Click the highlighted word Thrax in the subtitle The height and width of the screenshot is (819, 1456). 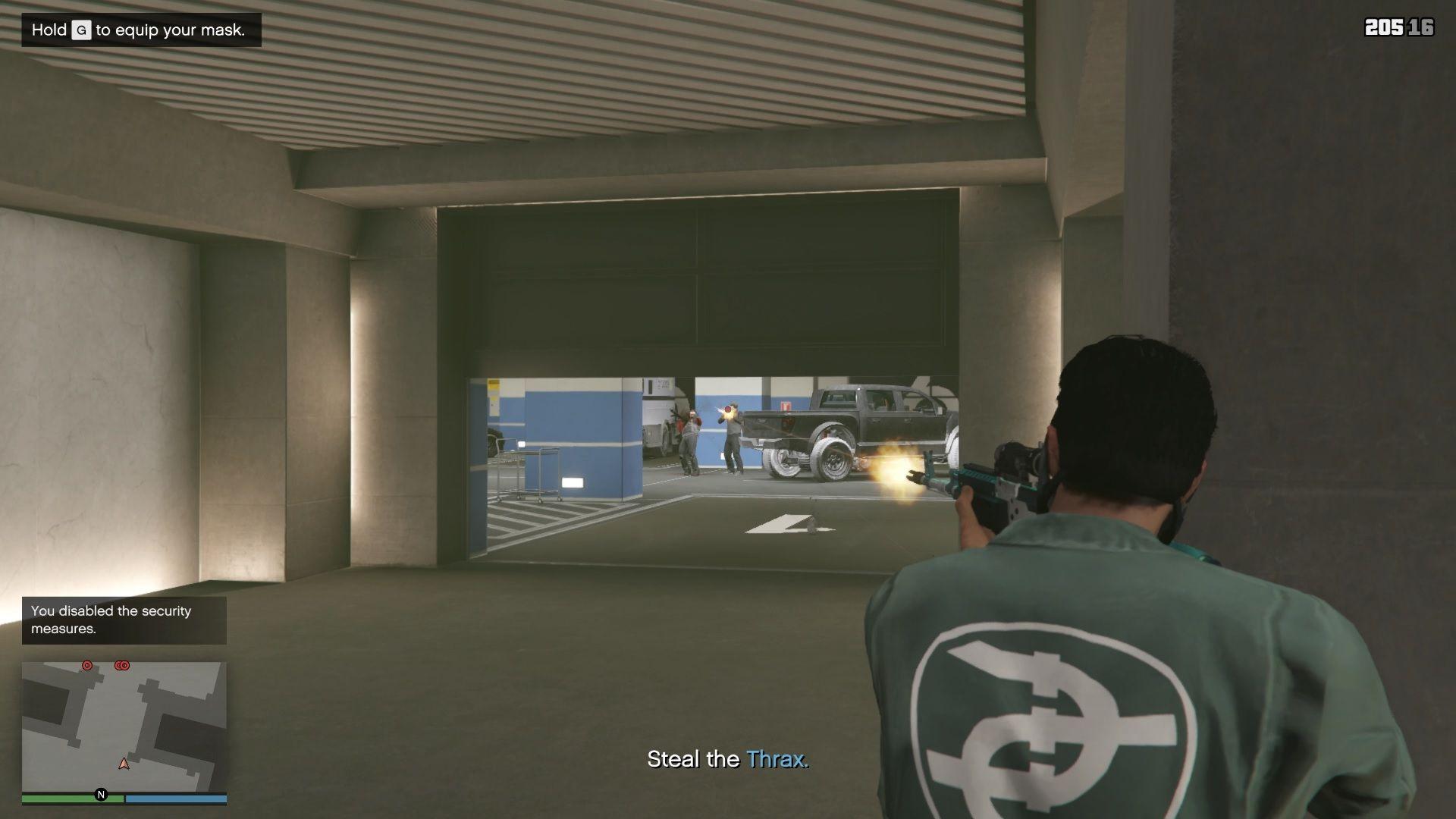[x=777, y=757]
